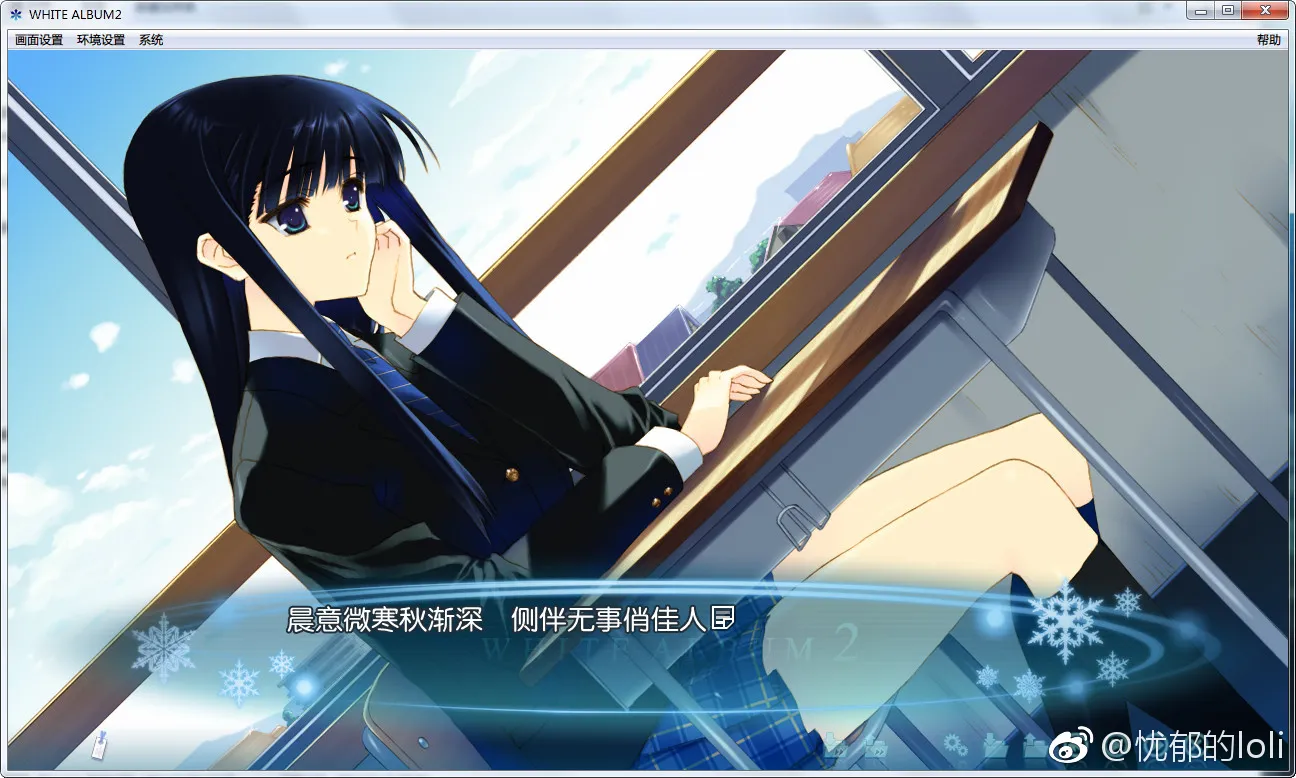This screenshot has height=778, width=1296.
Task: Open the 系统 menu
Action: point(150,39)
